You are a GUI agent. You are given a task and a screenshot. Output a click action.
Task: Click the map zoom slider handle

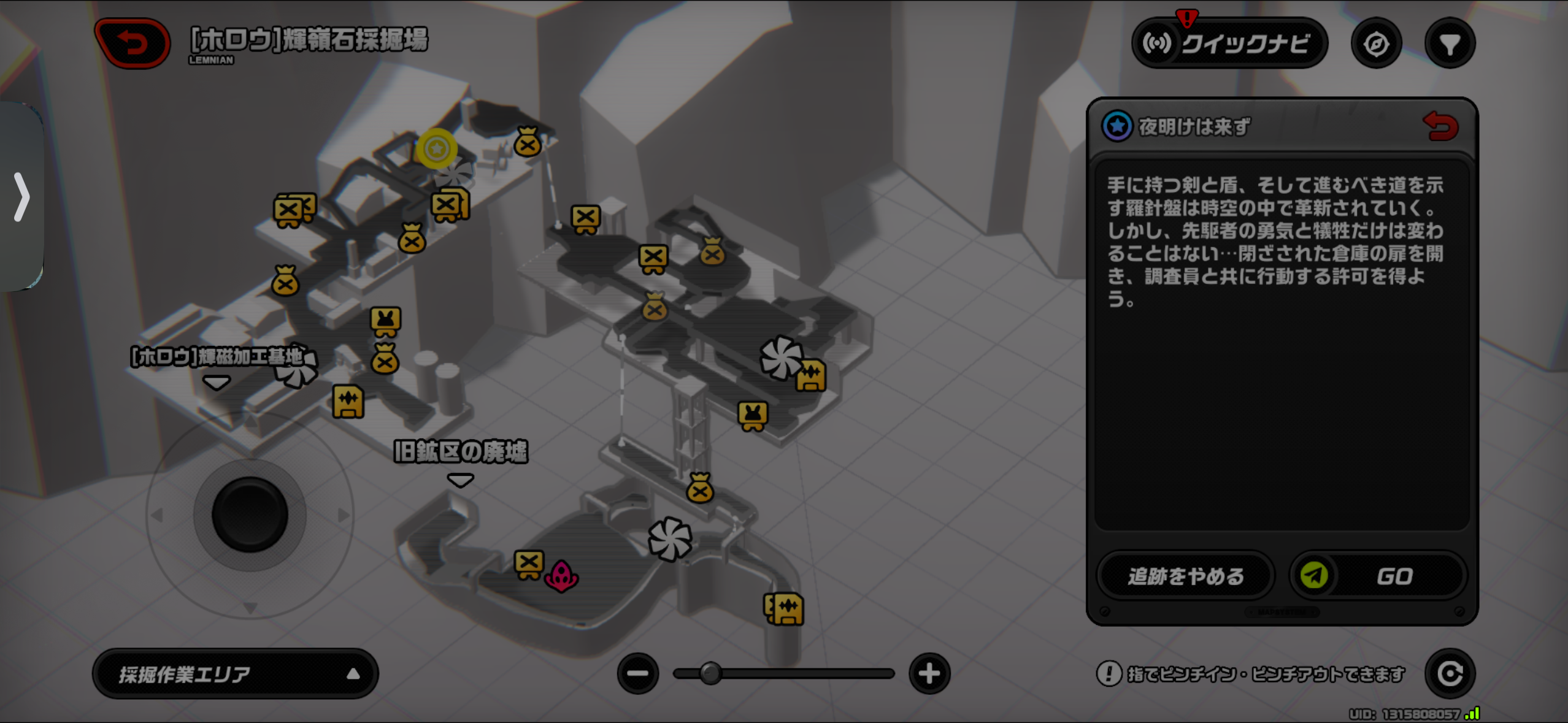(710, 673)
